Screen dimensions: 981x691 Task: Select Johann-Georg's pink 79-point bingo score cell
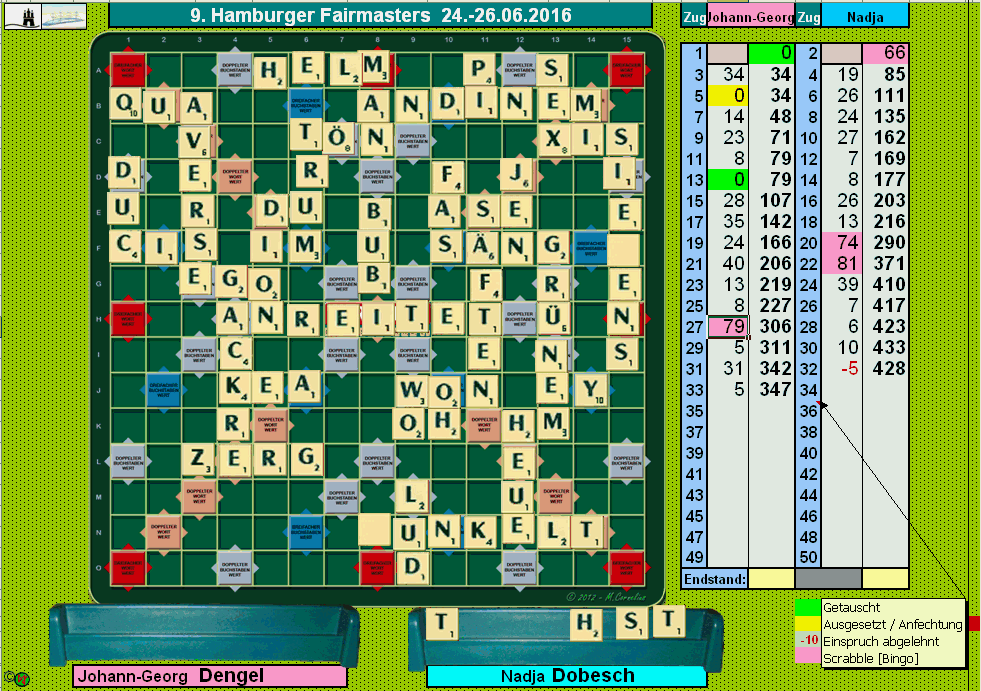727,326
